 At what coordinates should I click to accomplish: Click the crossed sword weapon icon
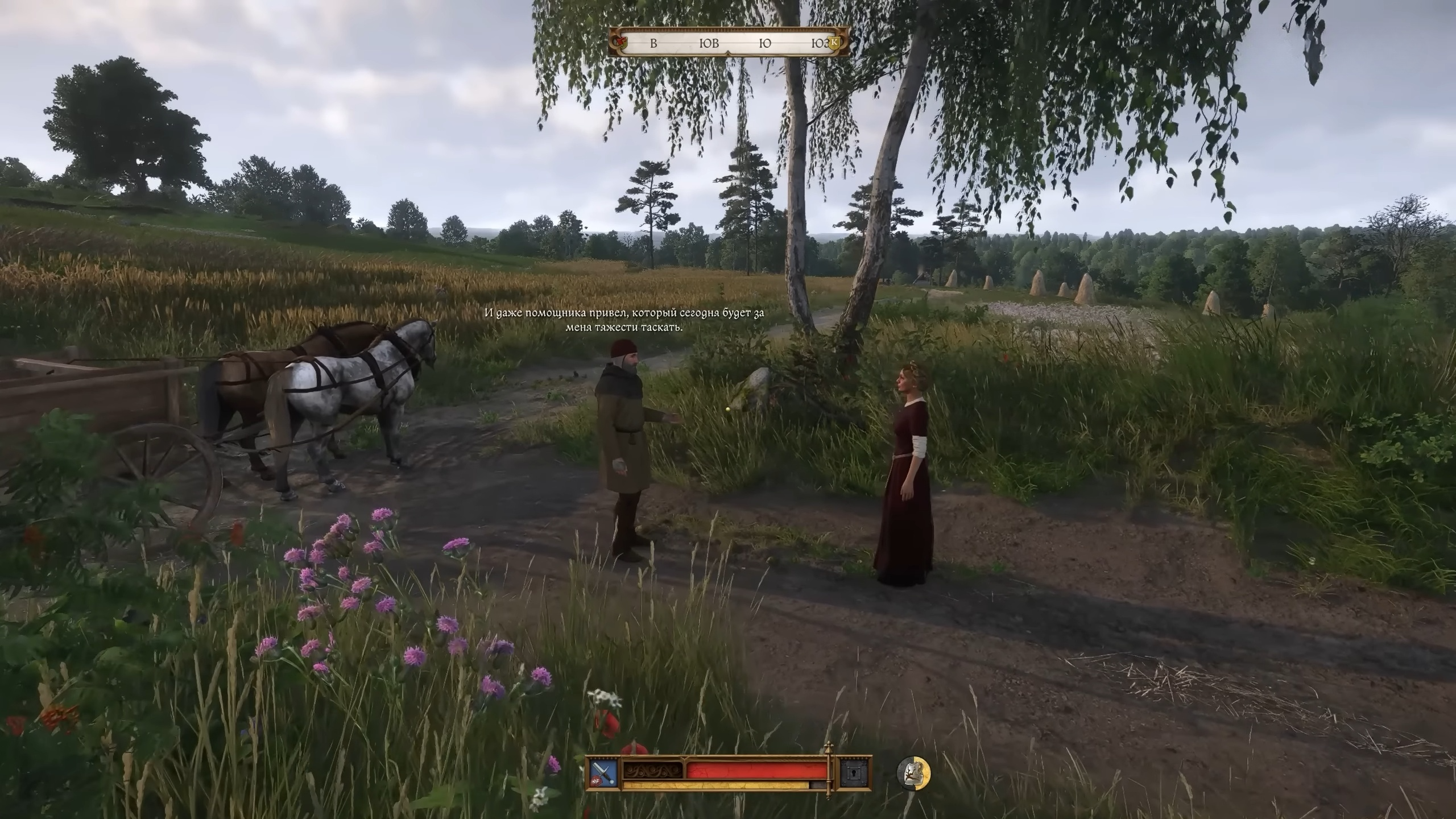604,773
